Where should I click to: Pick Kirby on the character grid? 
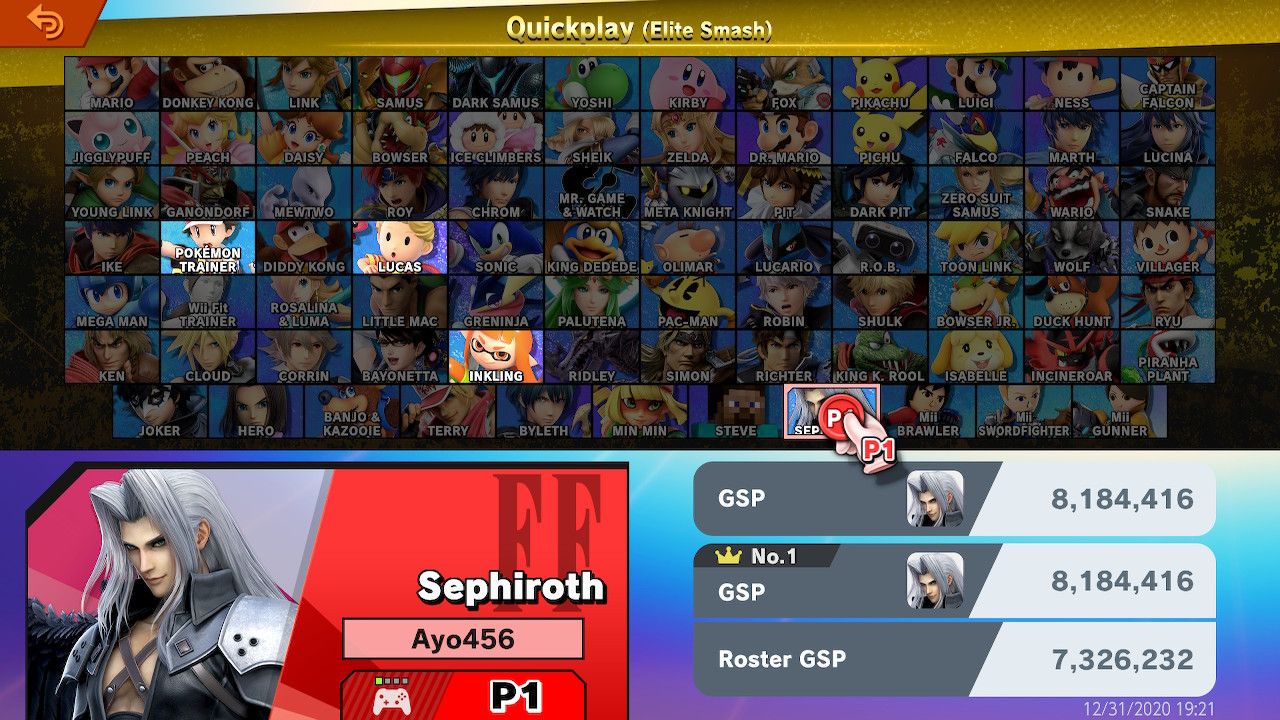coord(688,85)
